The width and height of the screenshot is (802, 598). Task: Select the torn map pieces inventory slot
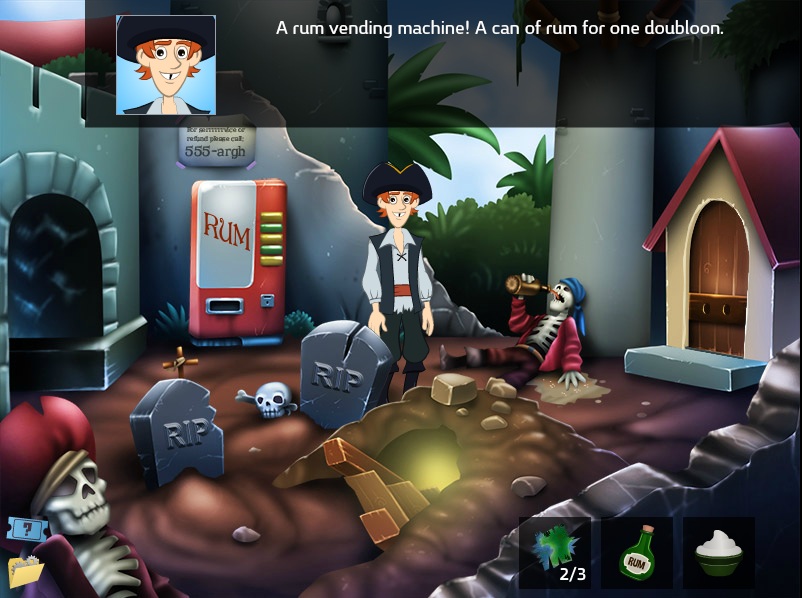(556, 553)
